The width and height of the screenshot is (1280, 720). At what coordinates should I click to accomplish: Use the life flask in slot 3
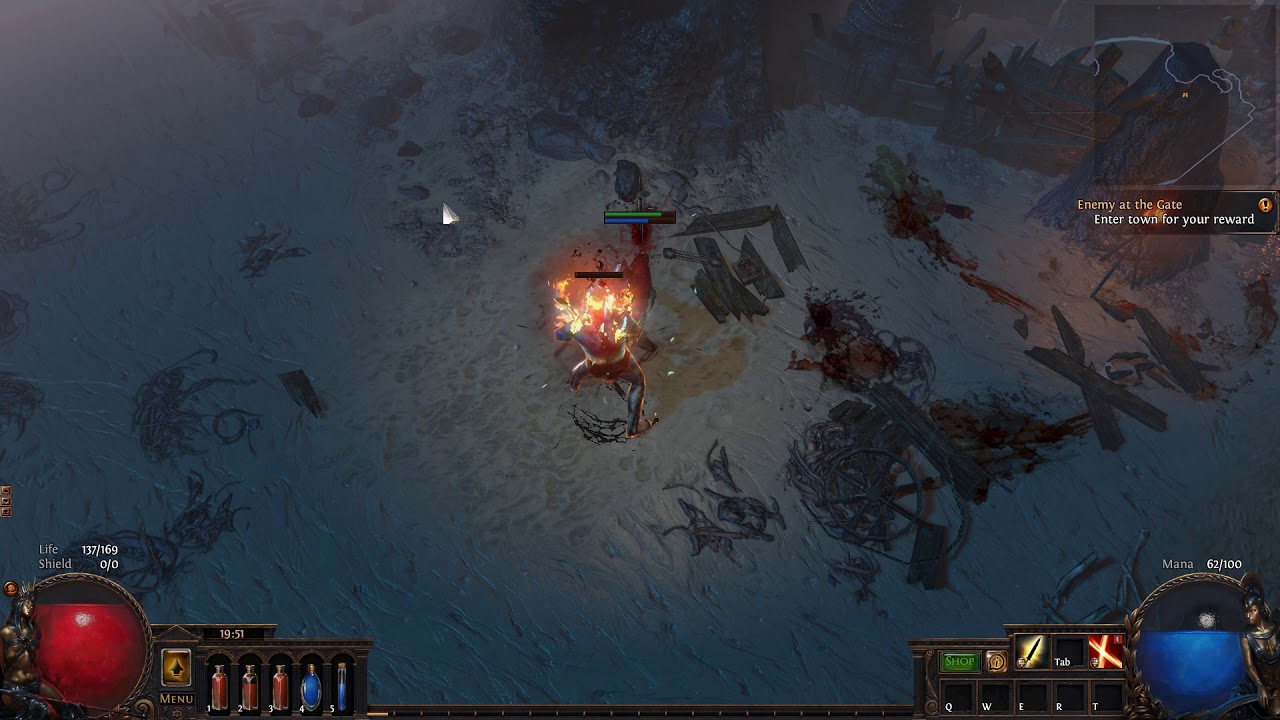tap(280, 686)
